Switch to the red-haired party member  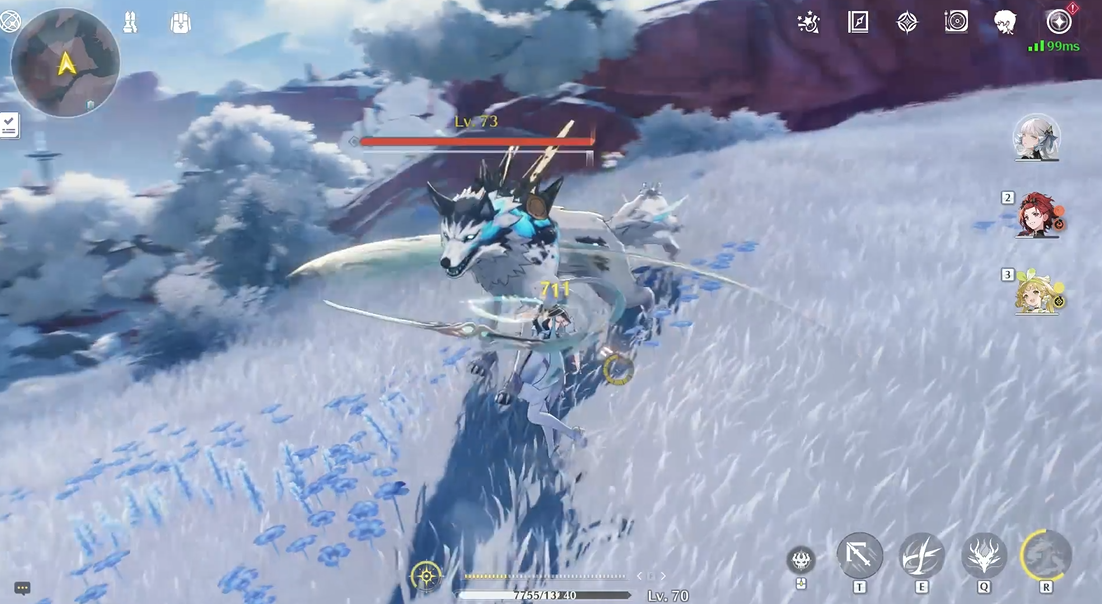coord(1037,215)
